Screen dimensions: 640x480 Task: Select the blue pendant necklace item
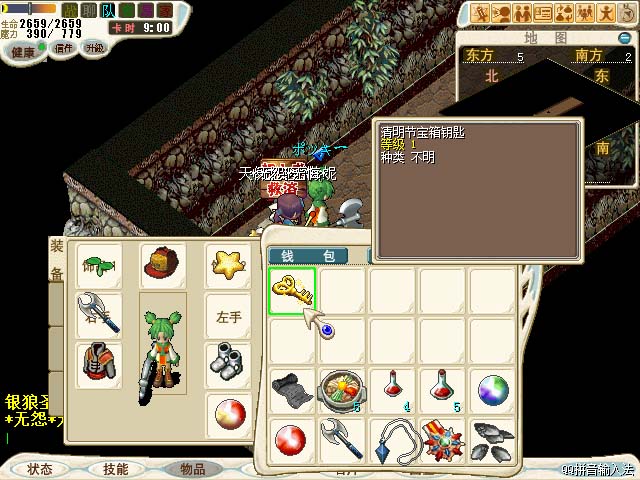coord(391,439)
